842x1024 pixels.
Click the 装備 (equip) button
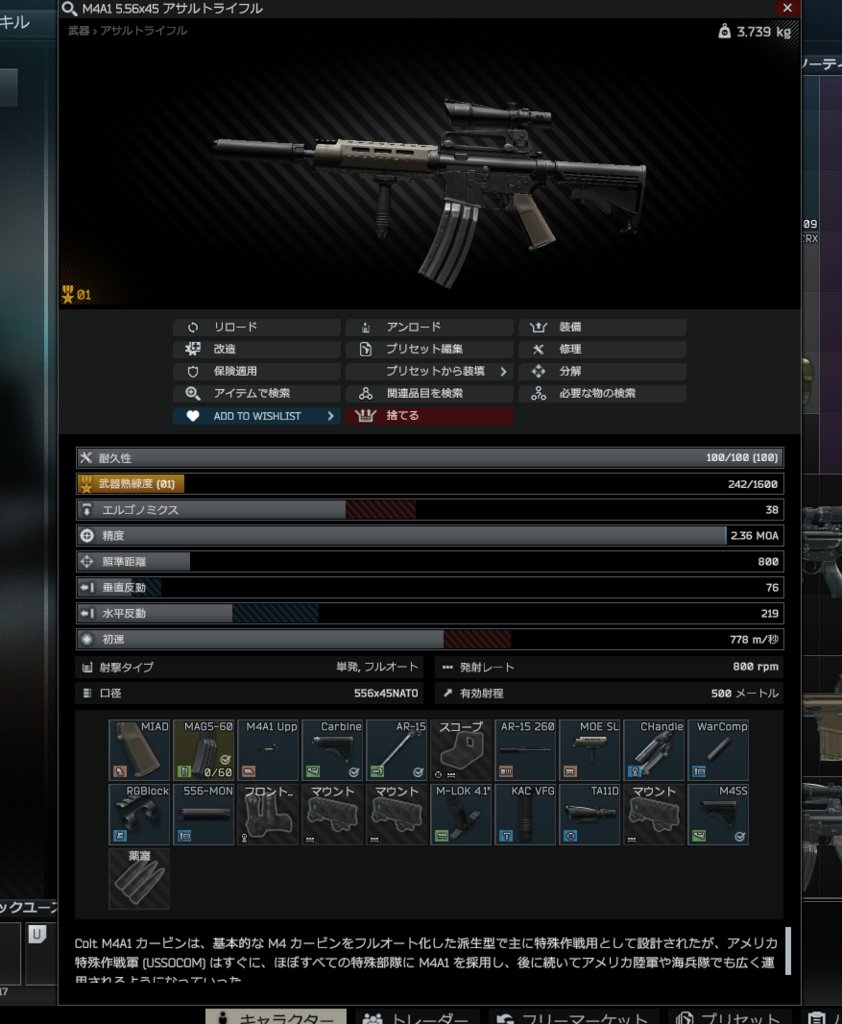point(602,327)
